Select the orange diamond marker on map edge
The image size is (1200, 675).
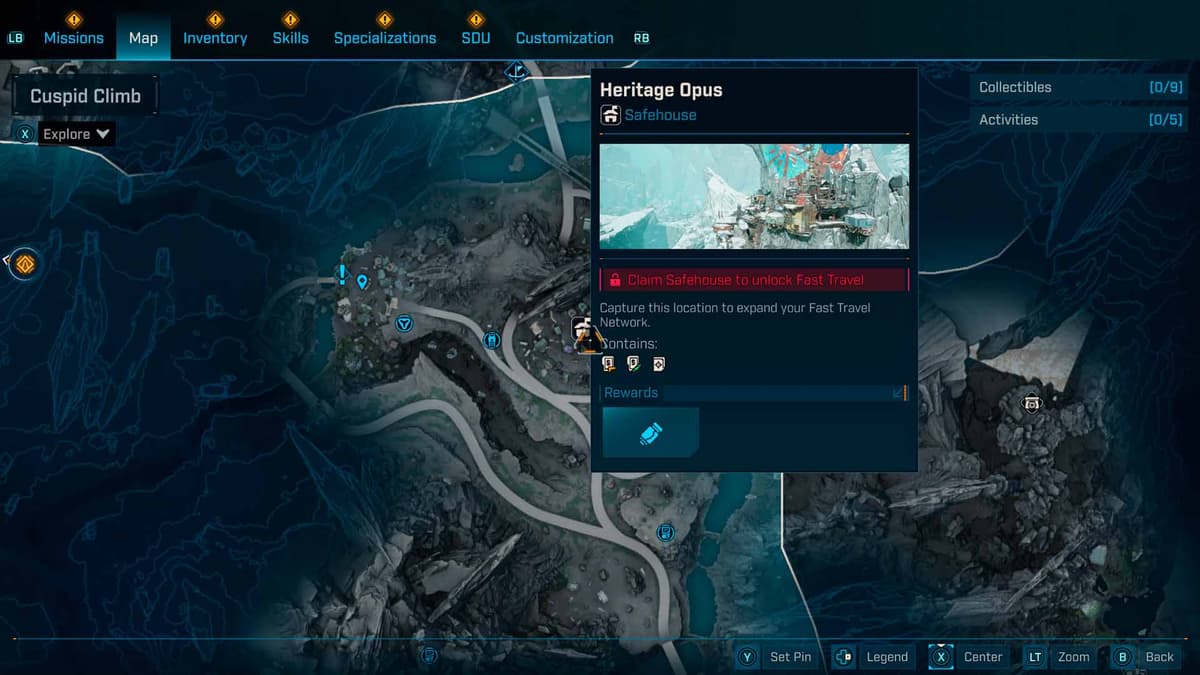pyautogui.click(x=25, y=264)
